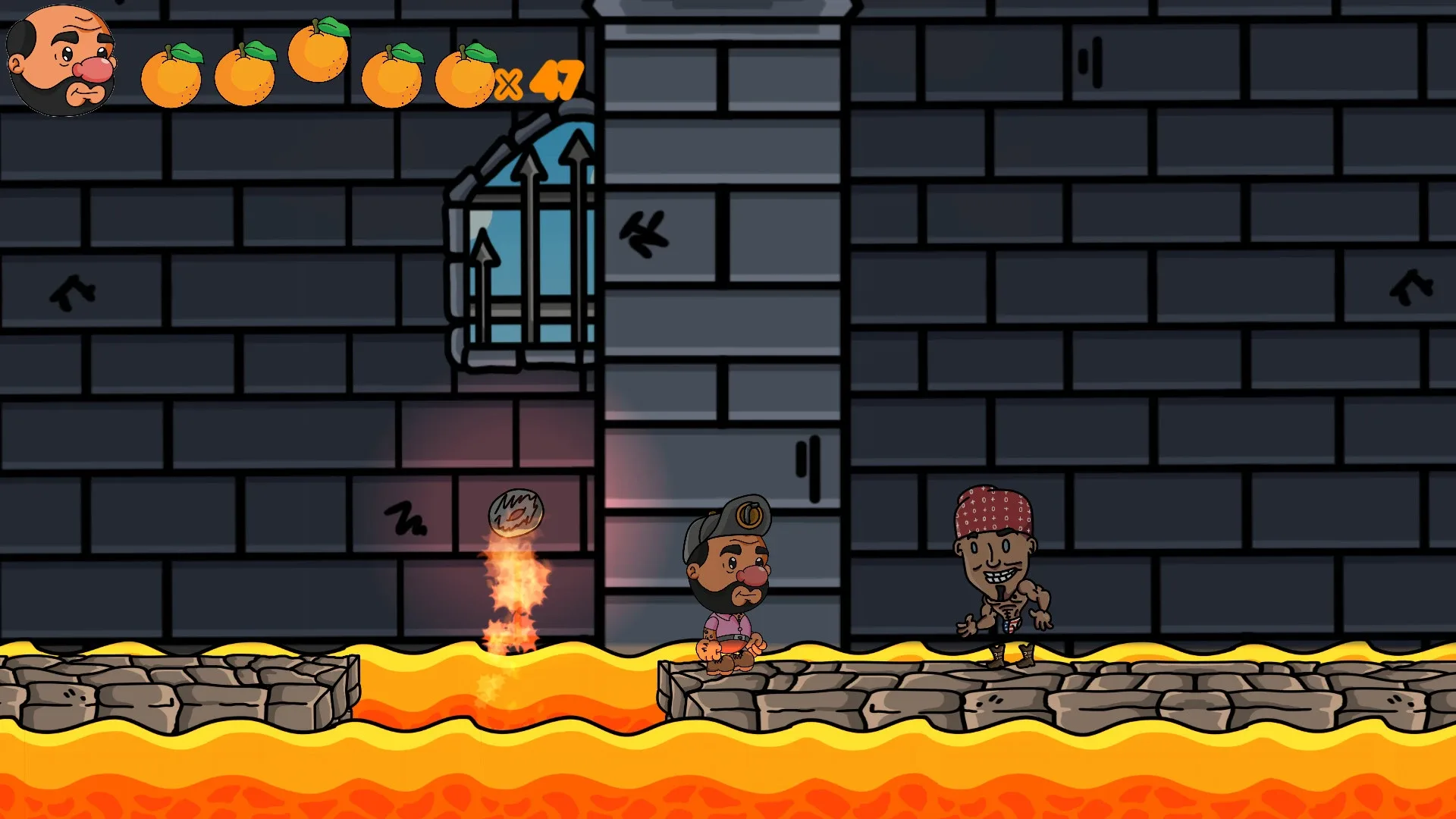This screenshot has width=1456, height=819.
Task: Click the raised third orange in the HUD row
Action: (318, 57)
